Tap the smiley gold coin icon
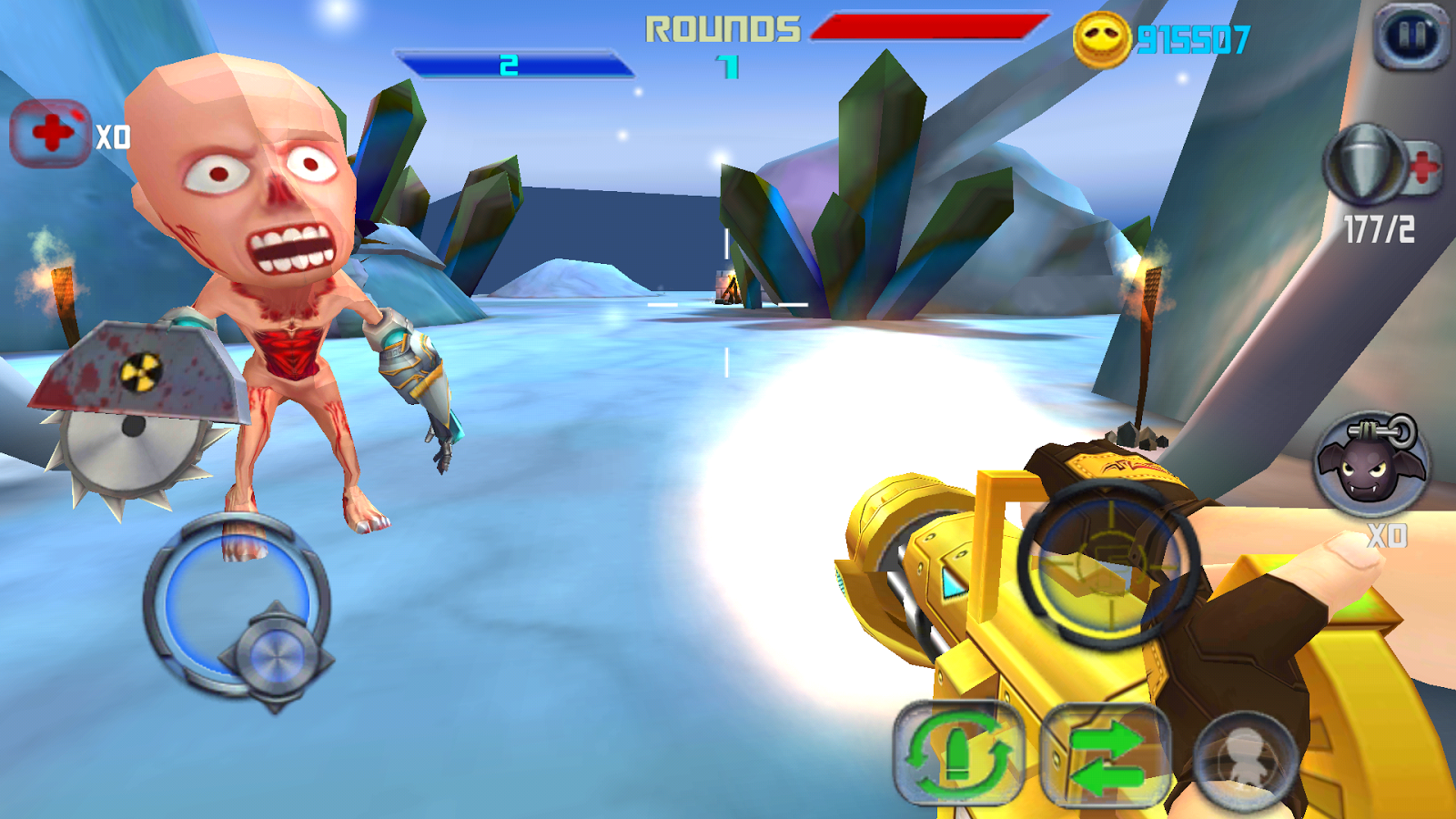 1103,36
